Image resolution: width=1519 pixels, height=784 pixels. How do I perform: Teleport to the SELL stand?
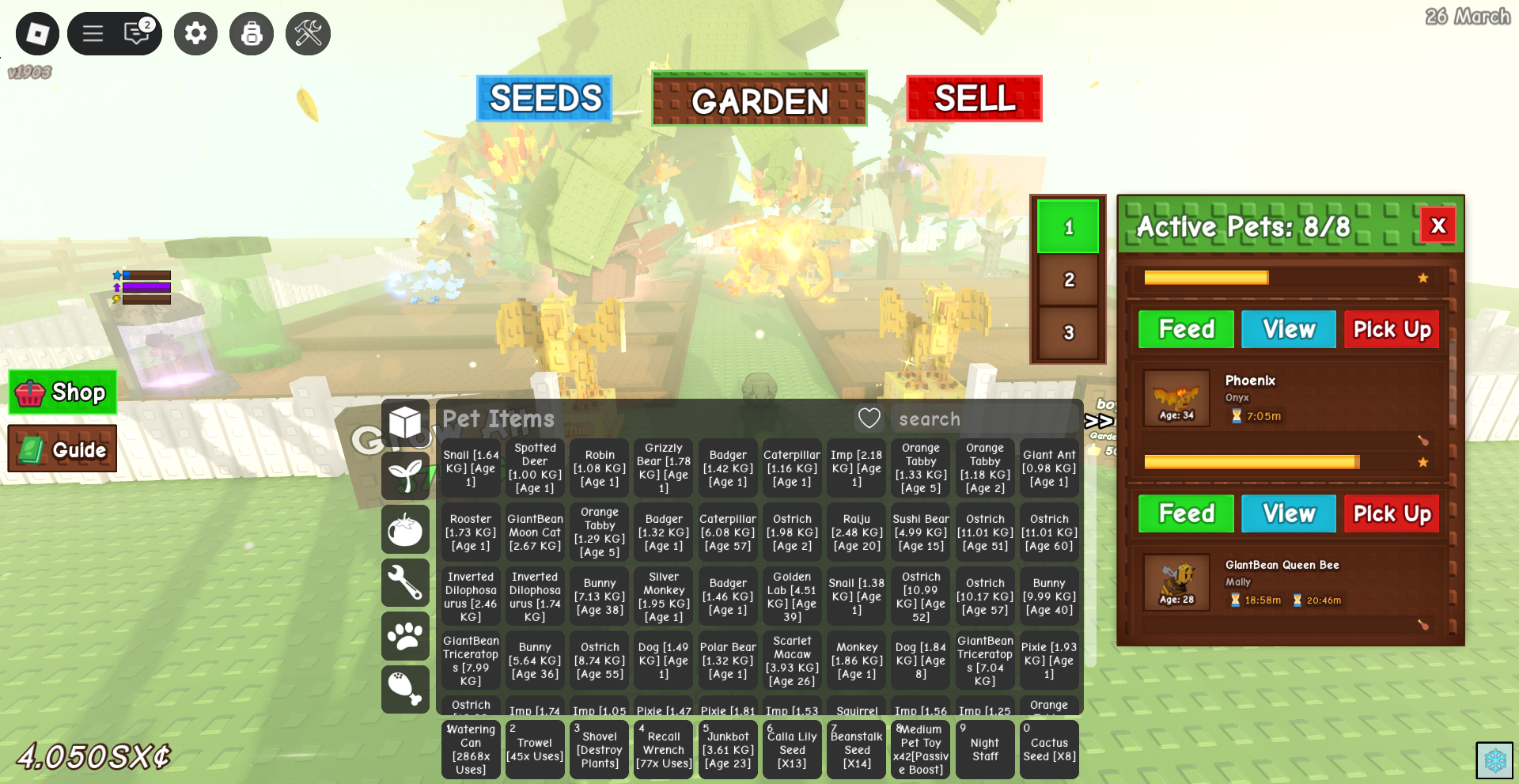[974, 99]
